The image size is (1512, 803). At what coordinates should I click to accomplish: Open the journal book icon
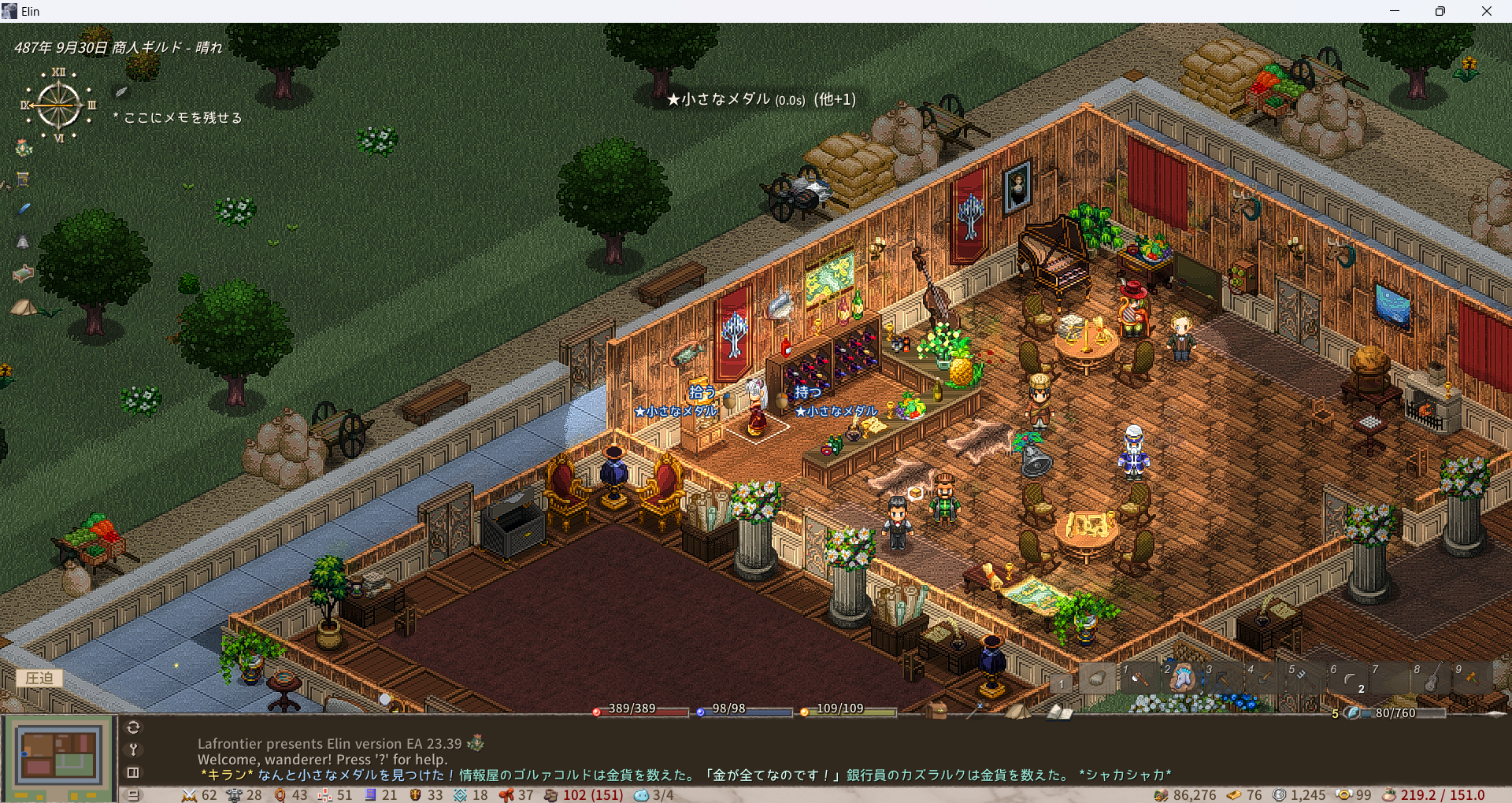pos(1059,712)
